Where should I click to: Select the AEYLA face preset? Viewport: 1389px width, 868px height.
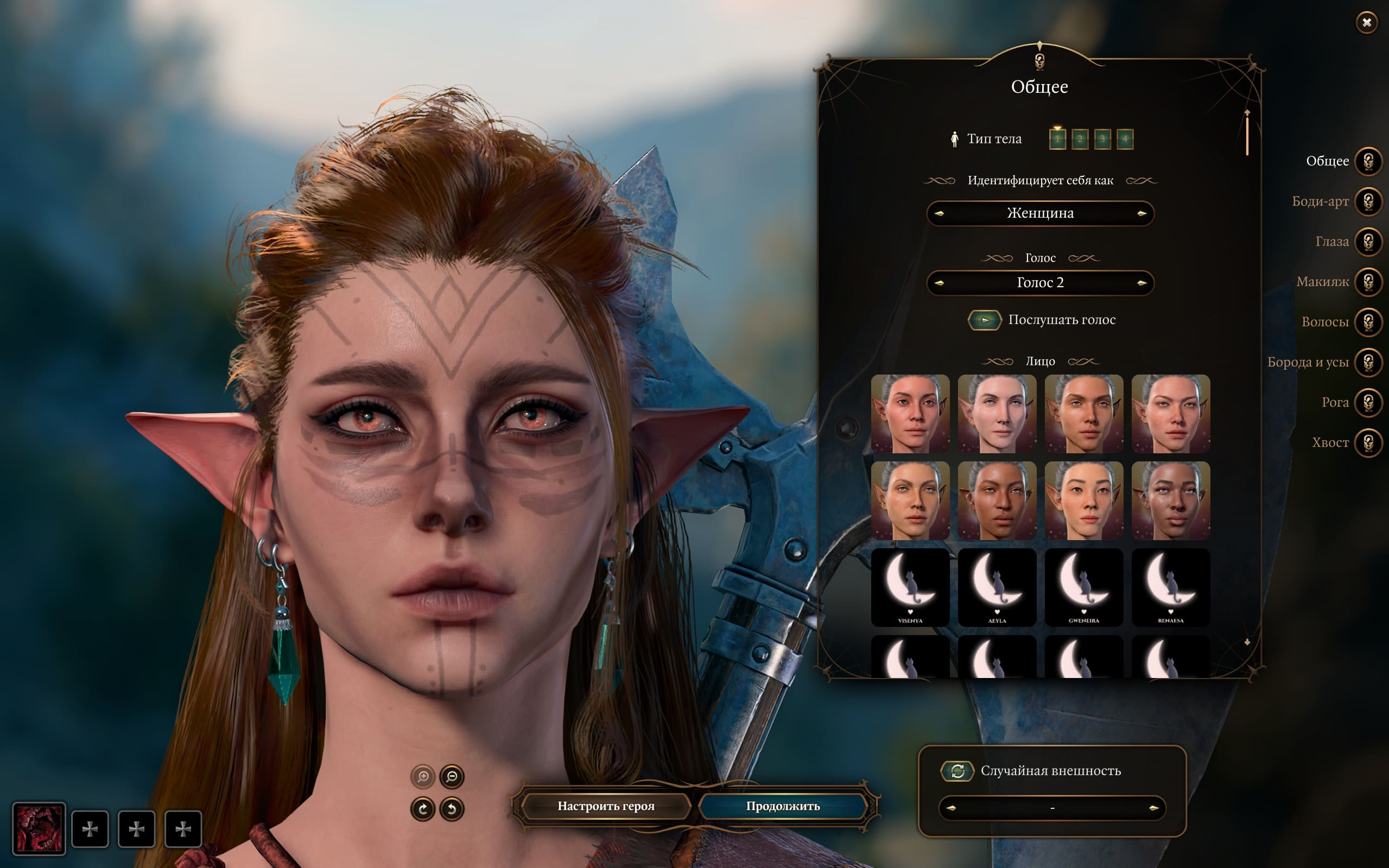click(x=997, y=587)
